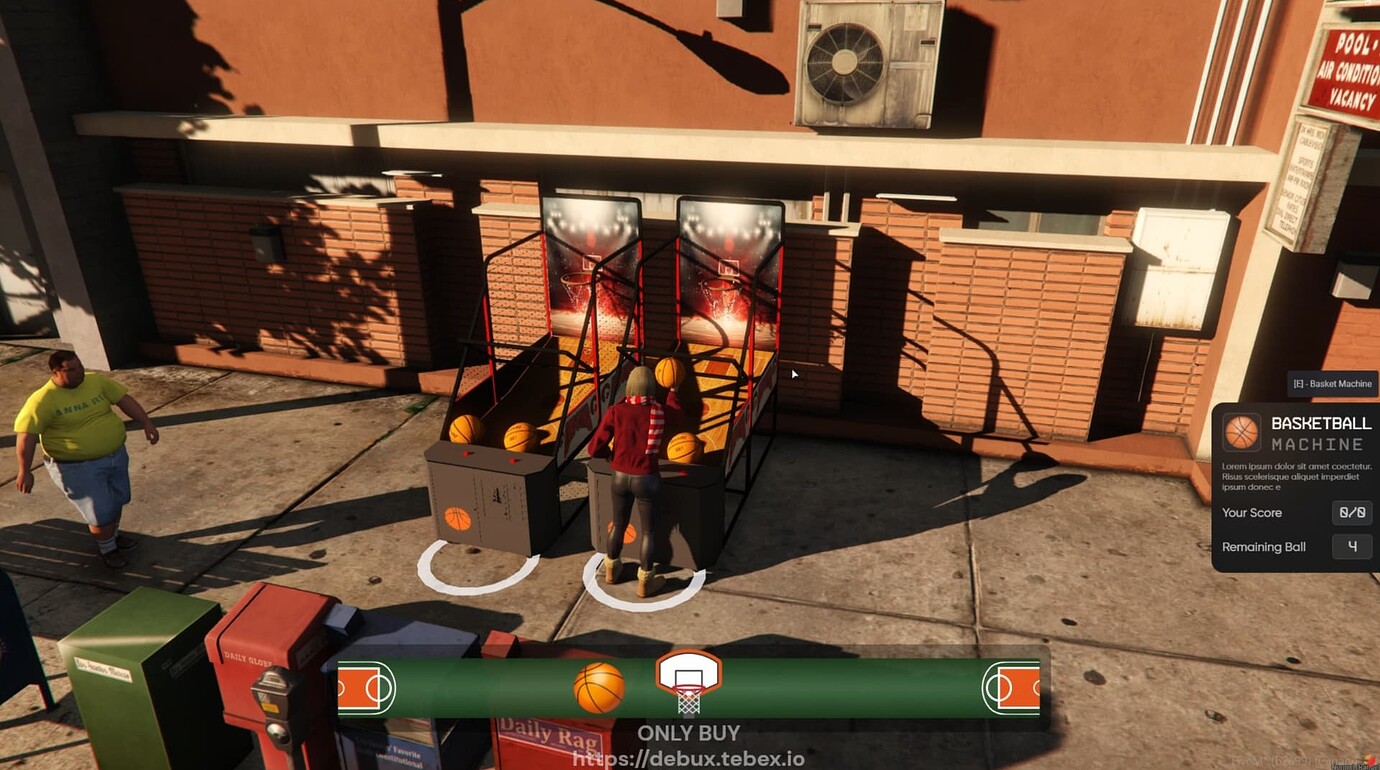Click the basketball court icon at the bar's left end
Image resolution: width=1380 pixels, height=770 pixels.
click(x=362, y=685)
